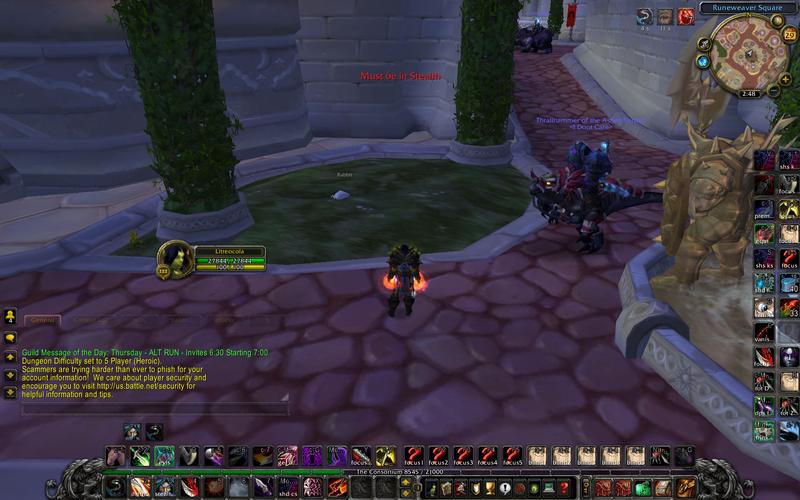Open the chat menu speech bubble button

coord(10,338)
